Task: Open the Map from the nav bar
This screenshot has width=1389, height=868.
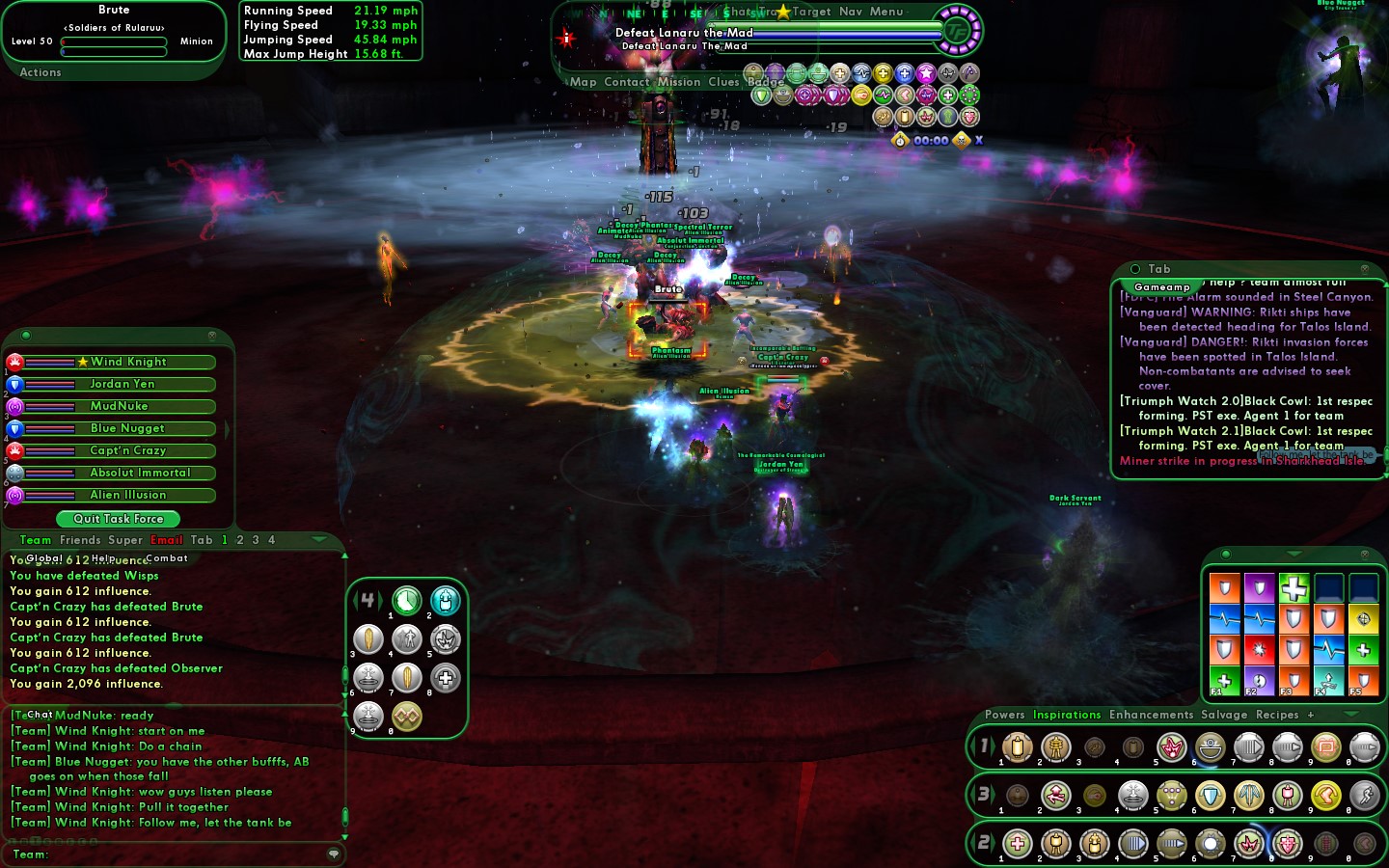Action: pyautogui.click(x=584, y=82)
